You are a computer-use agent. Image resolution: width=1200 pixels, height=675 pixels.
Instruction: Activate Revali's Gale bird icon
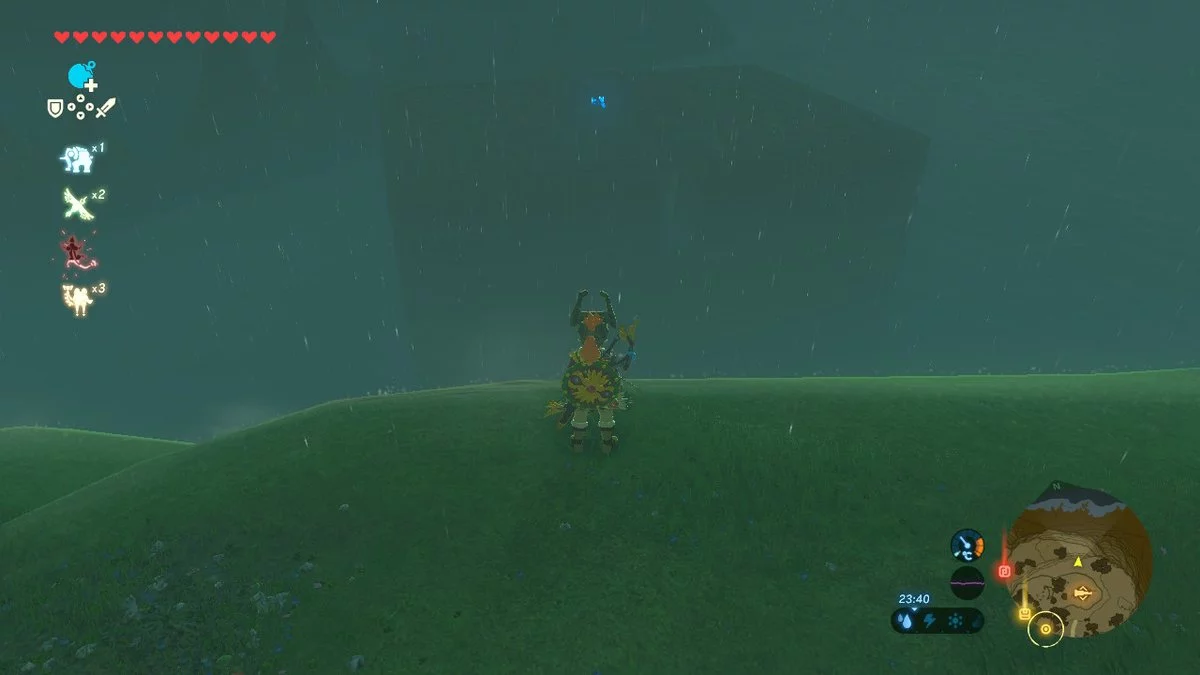pos(77,204)
